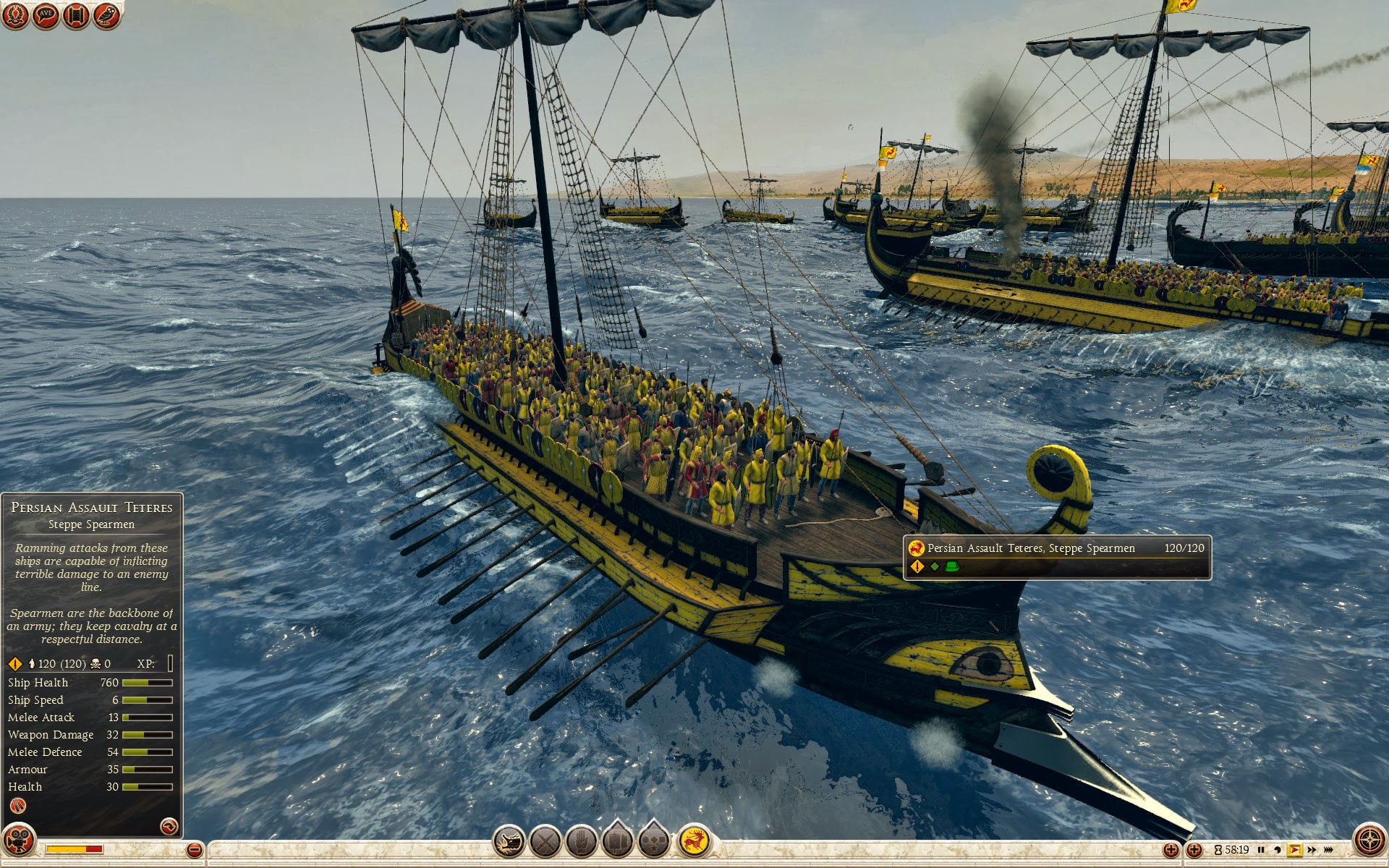Open the laurel wreath menu button
Screen dimensions: 1389x868
[x=14, y=14]
